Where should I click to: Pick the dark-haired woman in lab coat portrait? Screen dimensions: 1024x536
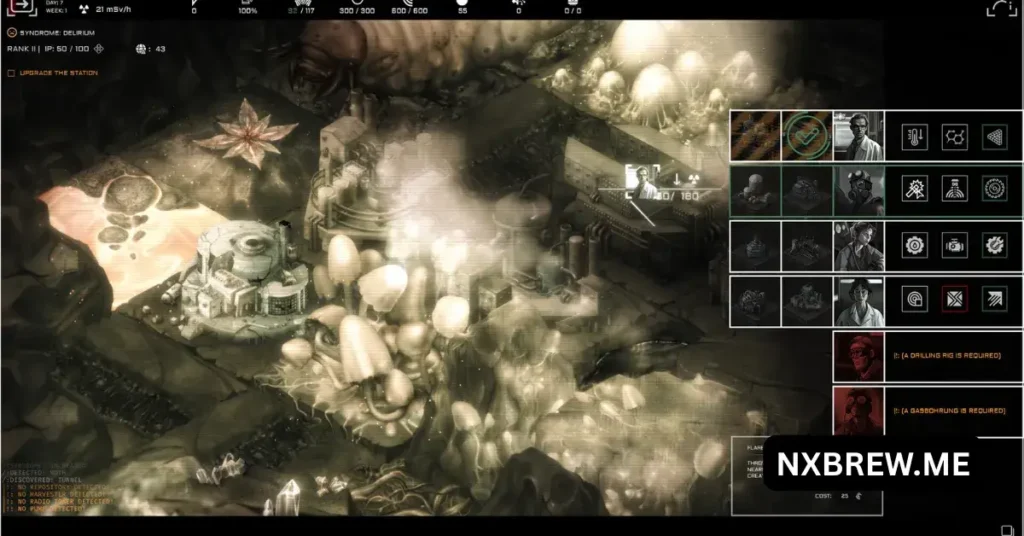click(x=858, y=301)
